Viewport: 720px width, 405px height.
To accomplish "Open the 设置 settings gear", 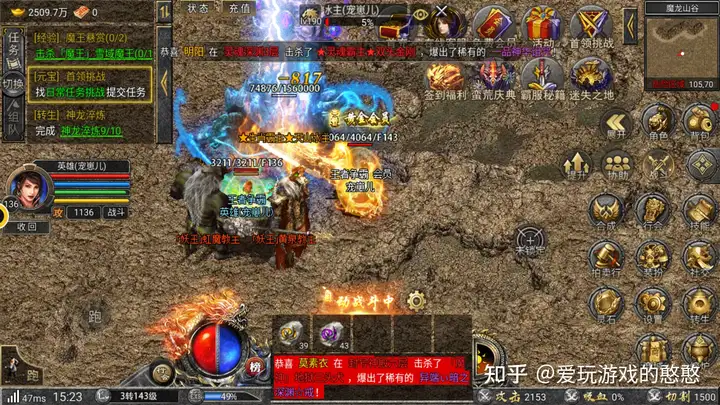I will 652,303.
